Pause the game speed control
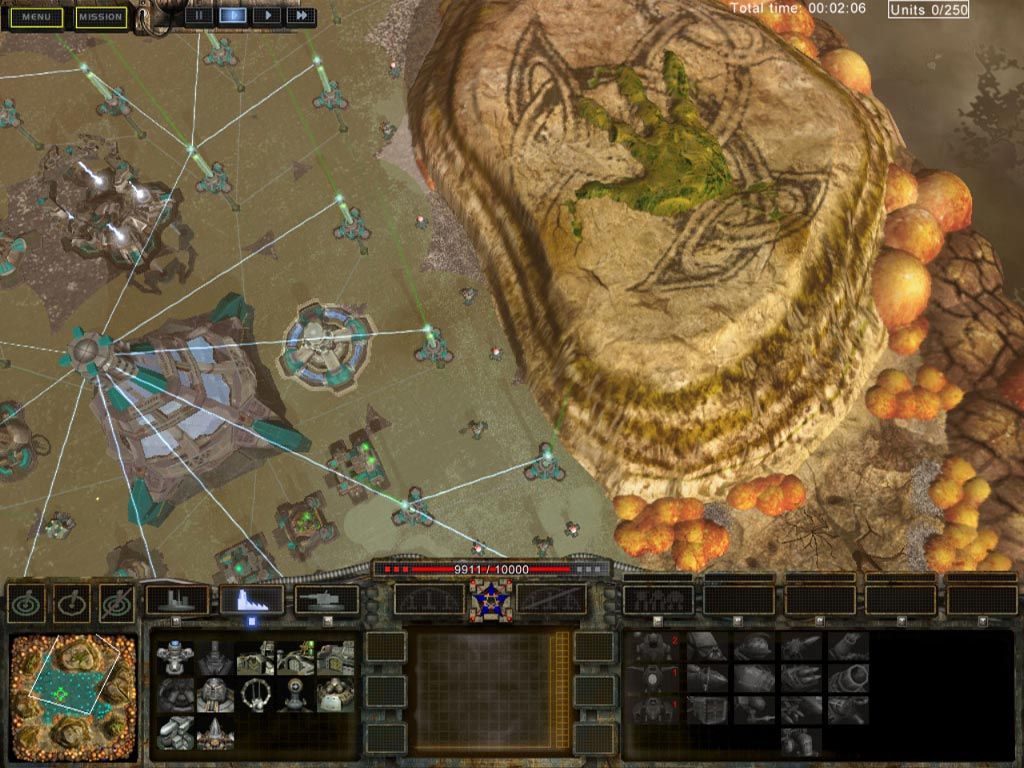Image resolution: width=1024 pixels, height=768 pixels. pos(200,15)
